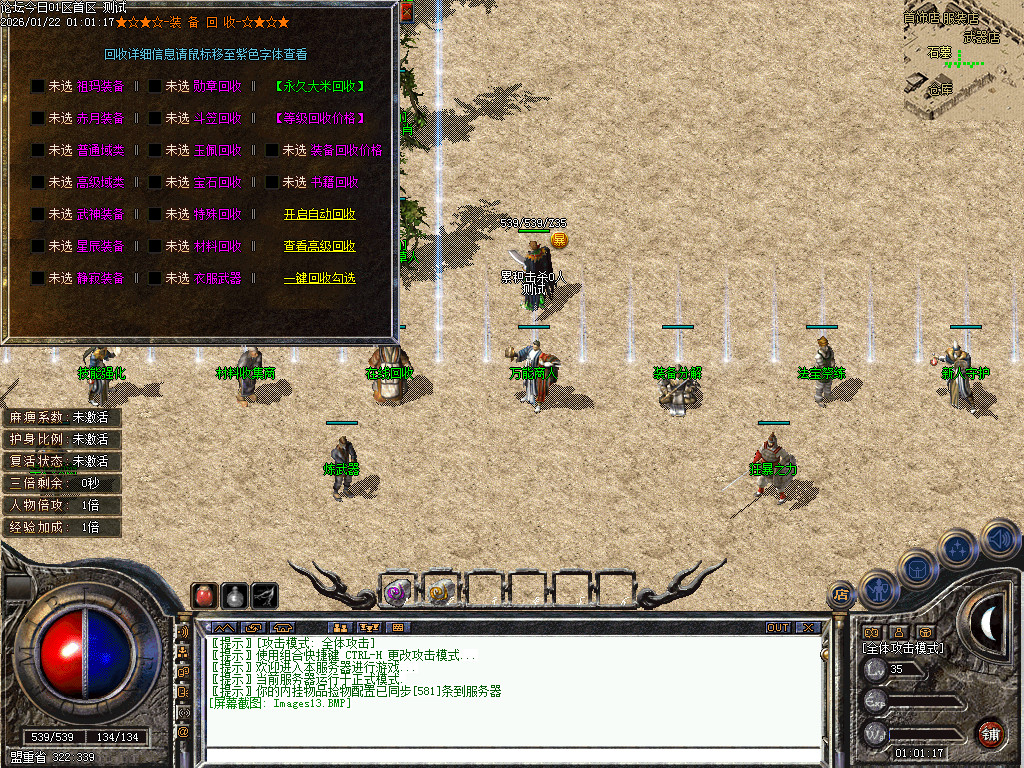Tick the 祖玛装备 recycle checkbox
The width and height of the screenshot is (1024, 768).
tap(37, 87)
